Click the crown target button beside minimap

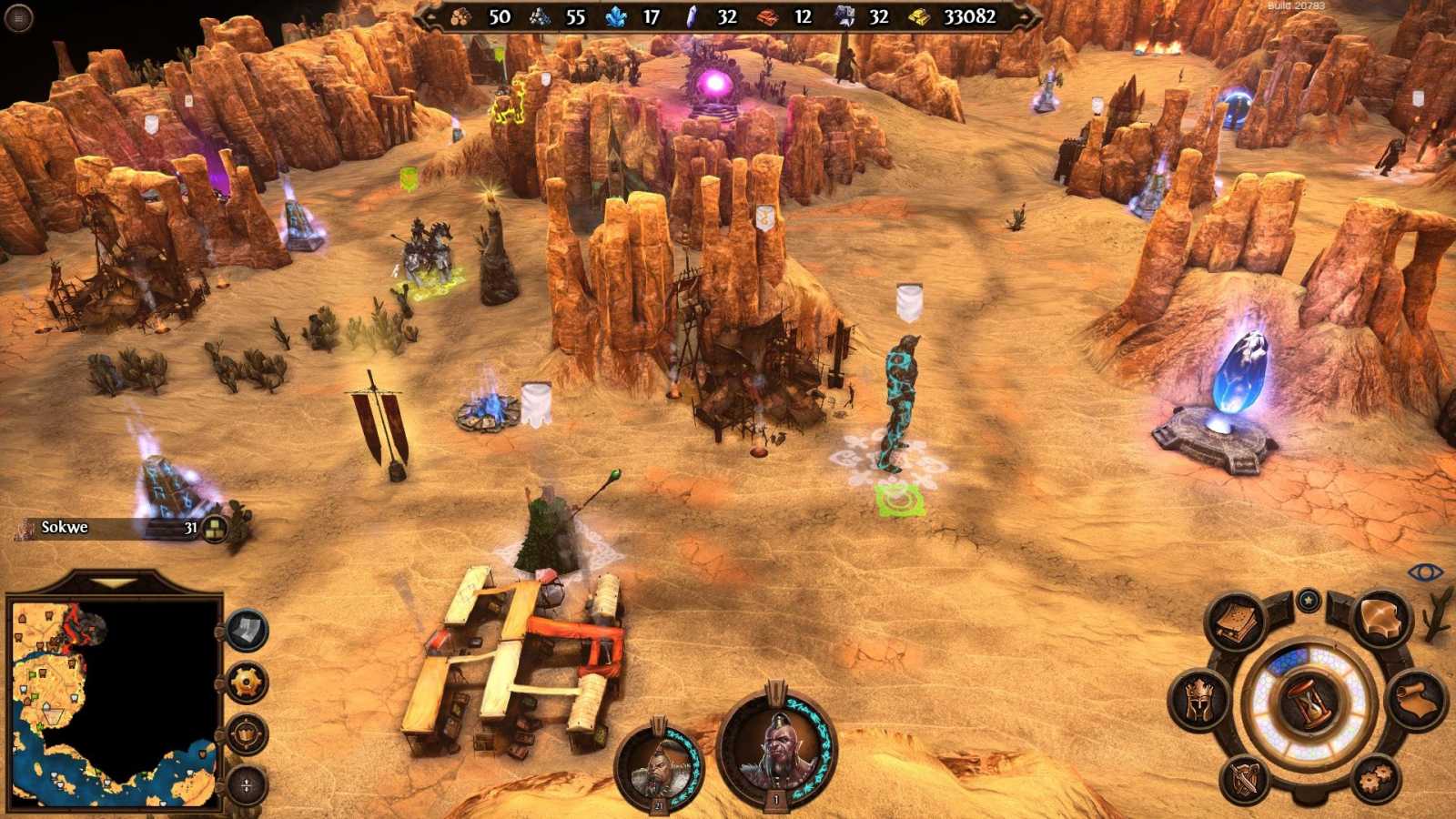point(247,733)
